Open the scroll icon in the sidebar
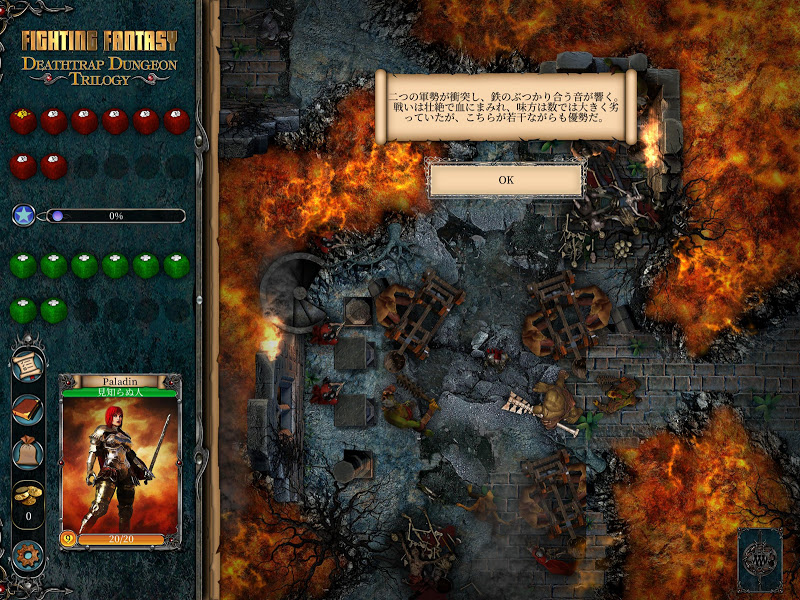The width and height of the screenshot is (800, 600). click(x=27, y=366)
